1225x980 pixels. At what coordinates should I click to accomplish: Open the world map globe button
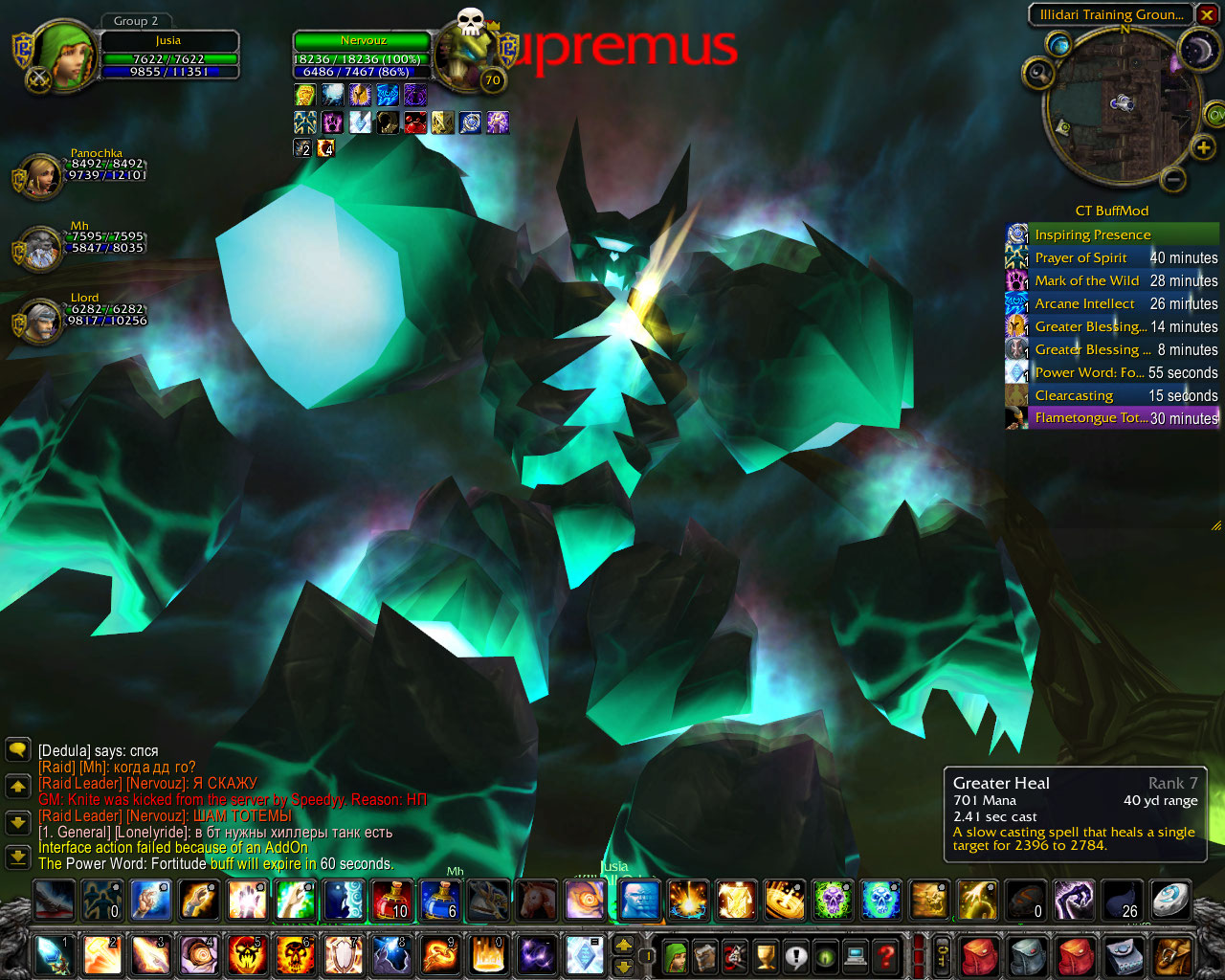click(x=1058, y=44)
